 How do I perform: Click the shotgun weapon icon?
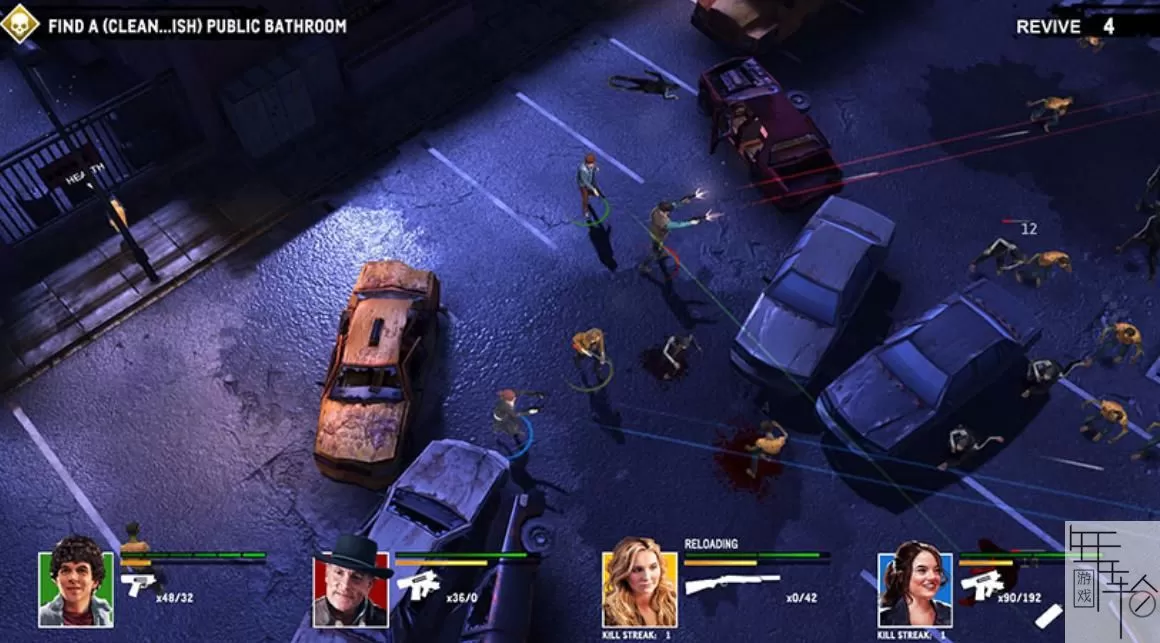point(732,583)
